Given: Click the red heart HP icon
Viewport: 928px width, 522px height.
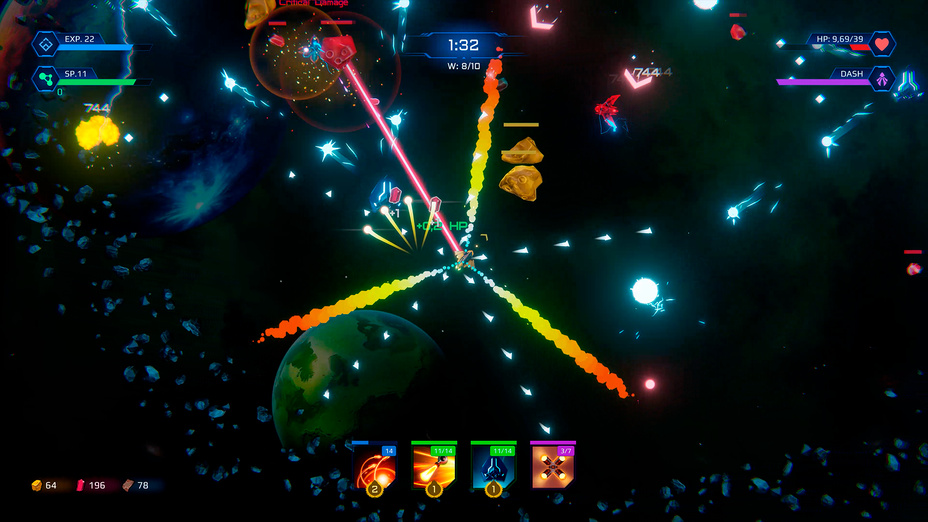Looking at the screenshot, I should coord(881,43).
